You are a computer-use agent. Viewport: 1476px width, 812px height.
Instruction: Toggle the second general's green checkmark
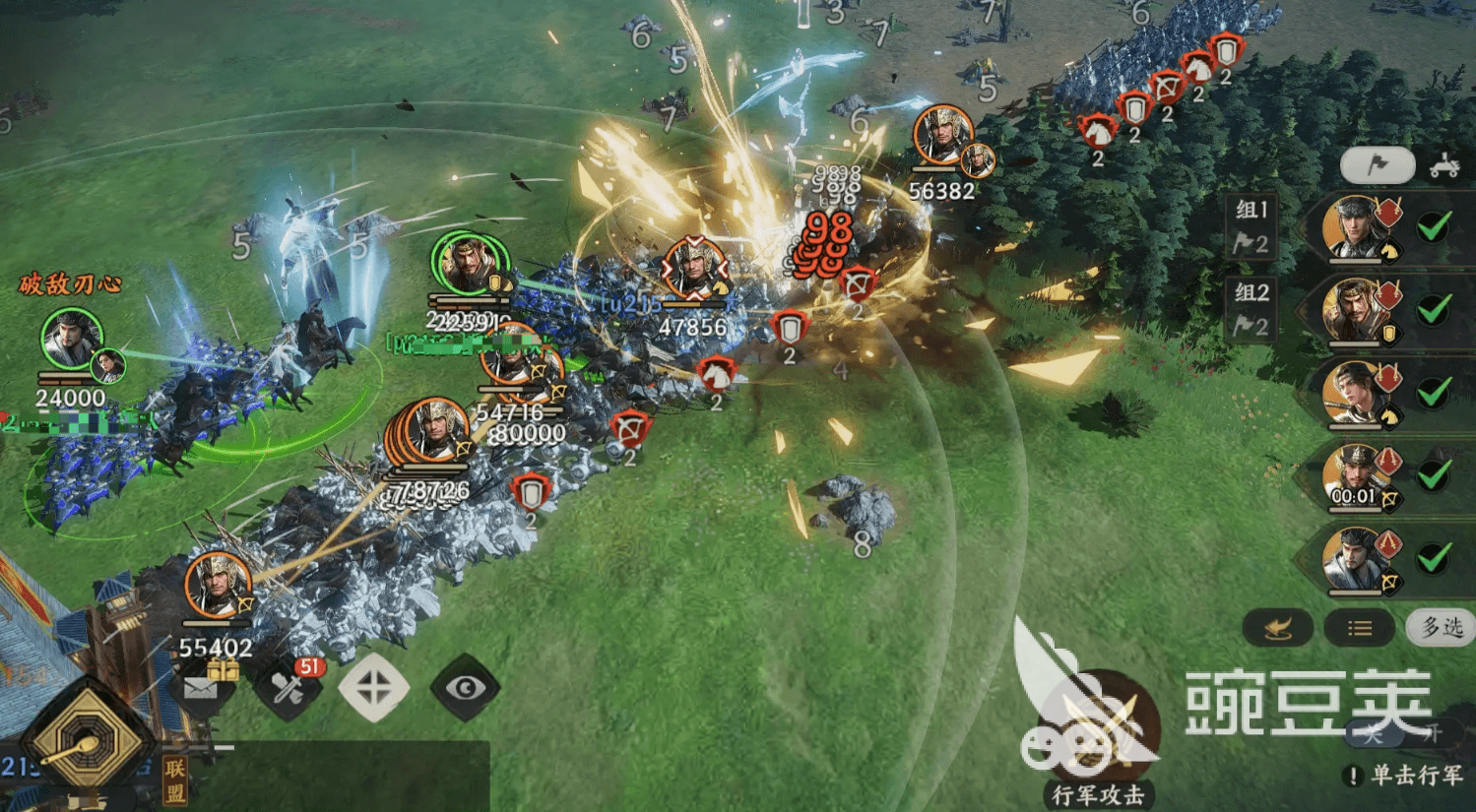tap(1434, 311)
